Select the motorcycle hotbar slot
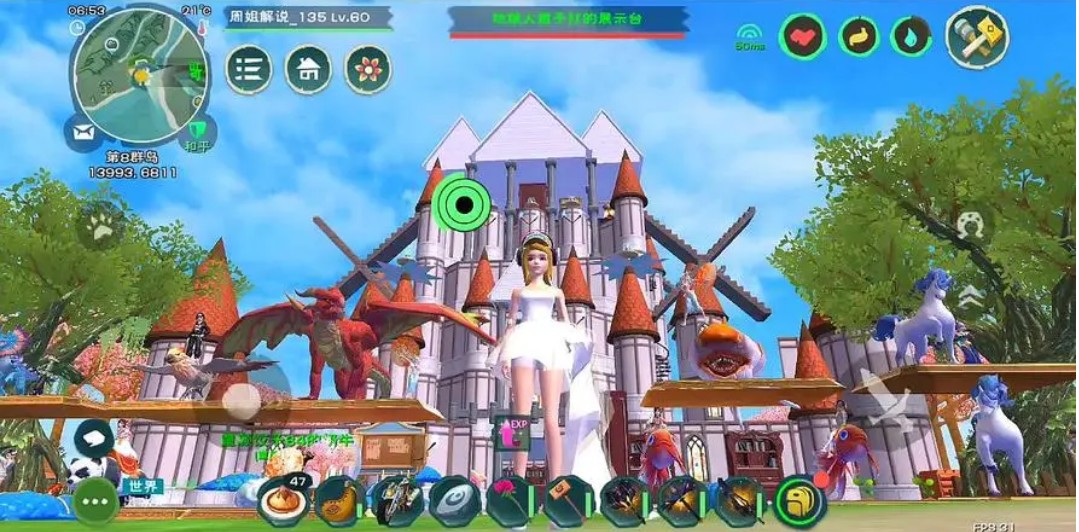 [396, 501]
